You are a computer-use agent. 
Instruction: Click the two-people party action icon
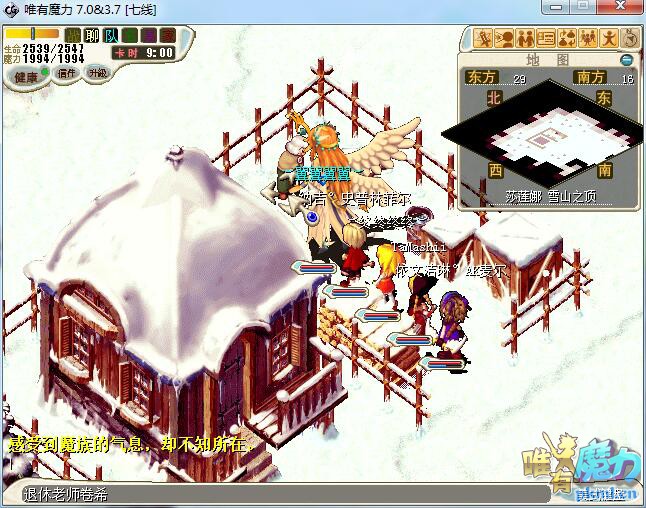point(525,39)
